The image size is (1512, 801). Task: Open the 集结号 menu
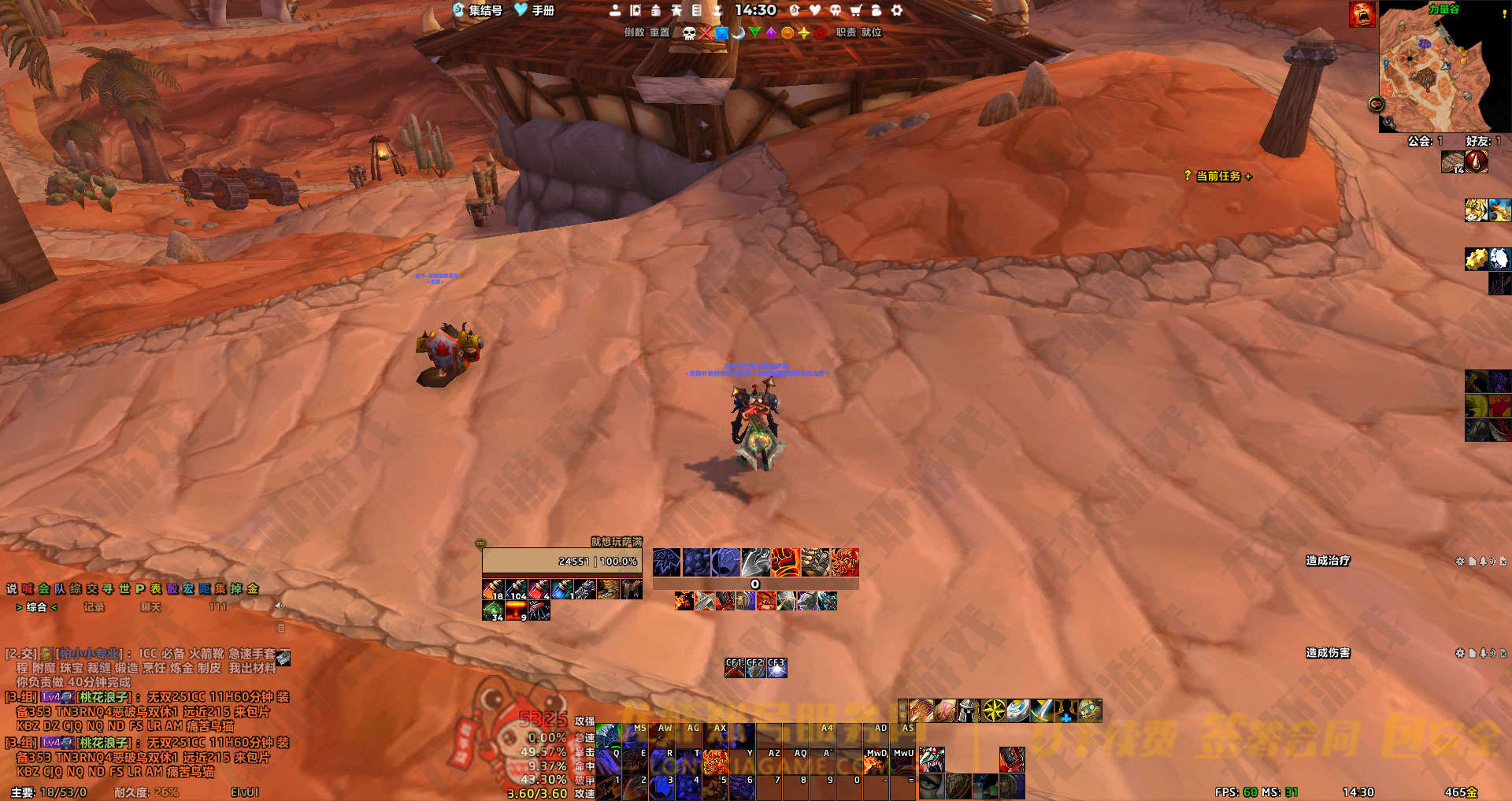[x=478, y=10]
